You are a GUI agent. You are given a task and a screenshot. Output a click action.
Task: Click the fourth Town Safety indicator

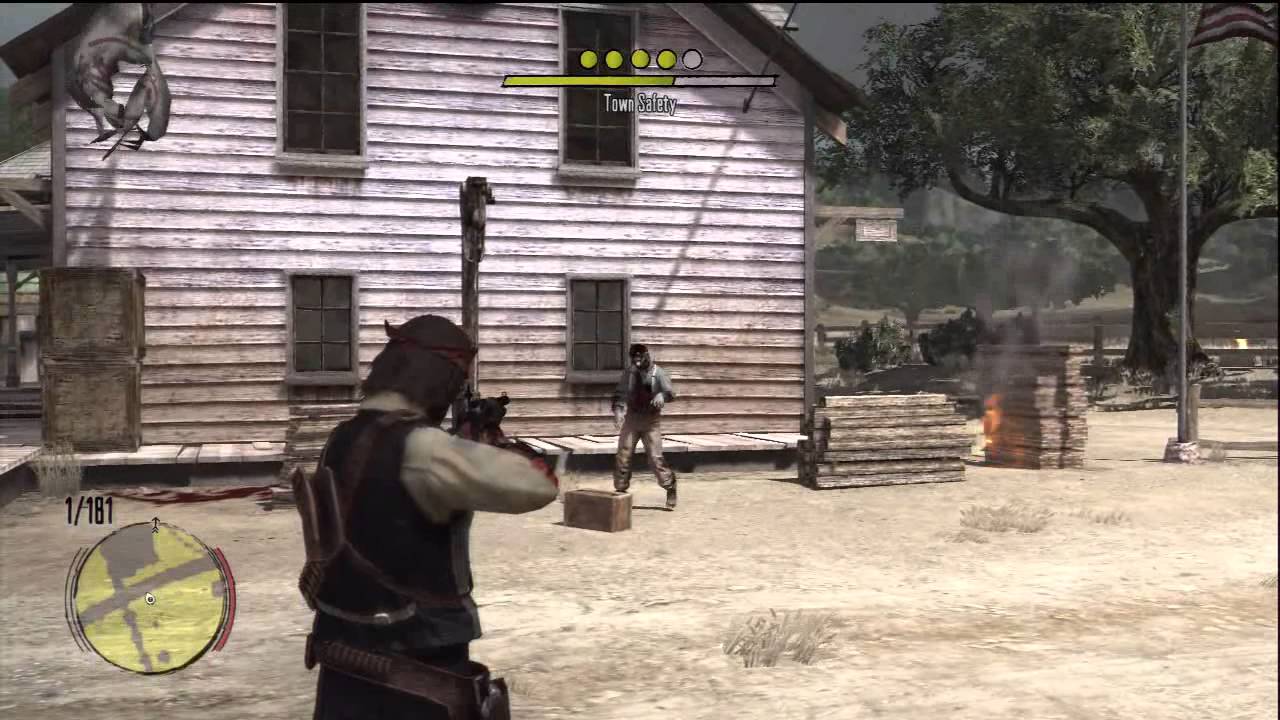(x=666, y=59)
